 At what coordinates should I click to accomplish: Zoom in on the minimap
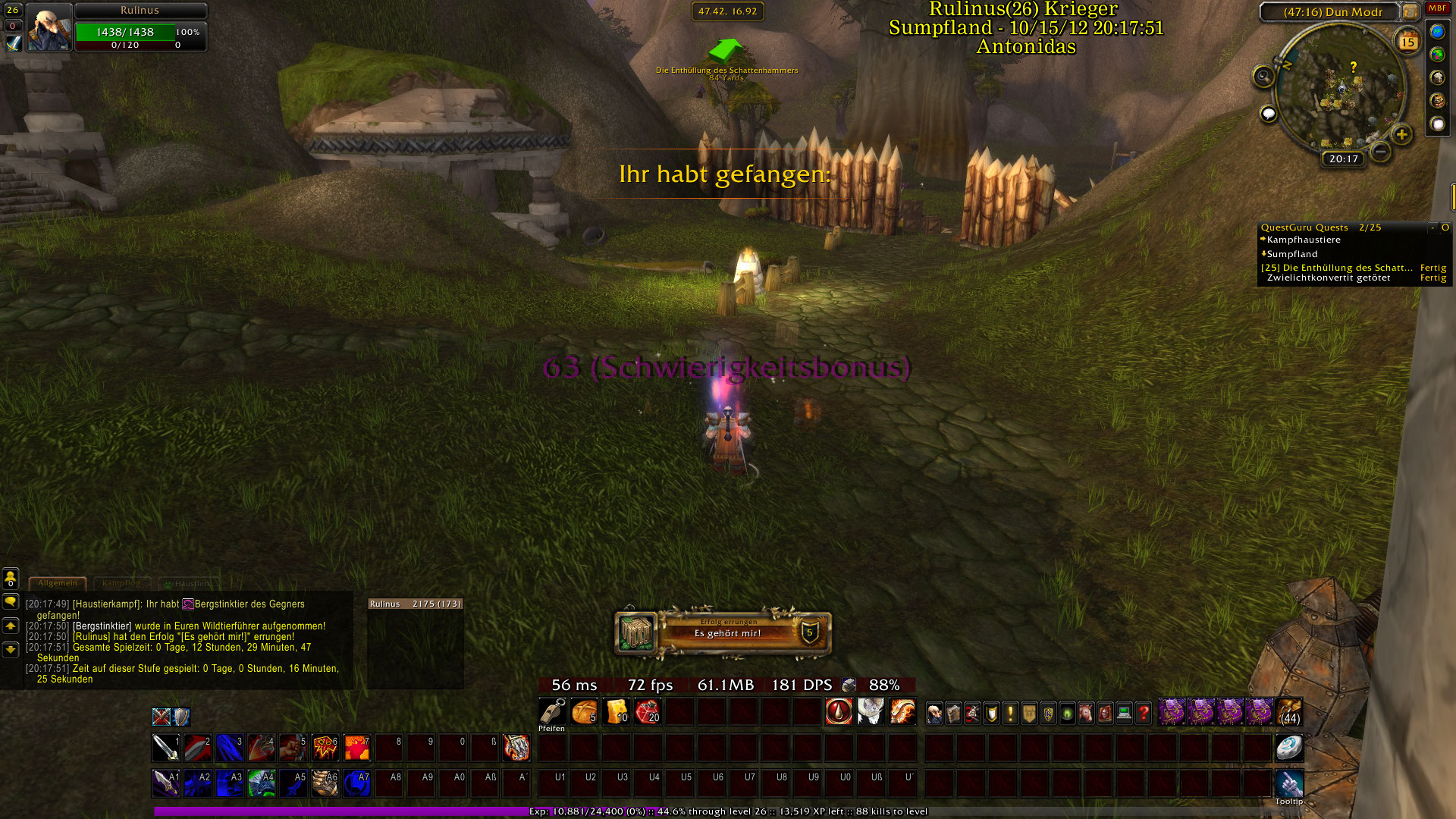[x=1401, y=135]
